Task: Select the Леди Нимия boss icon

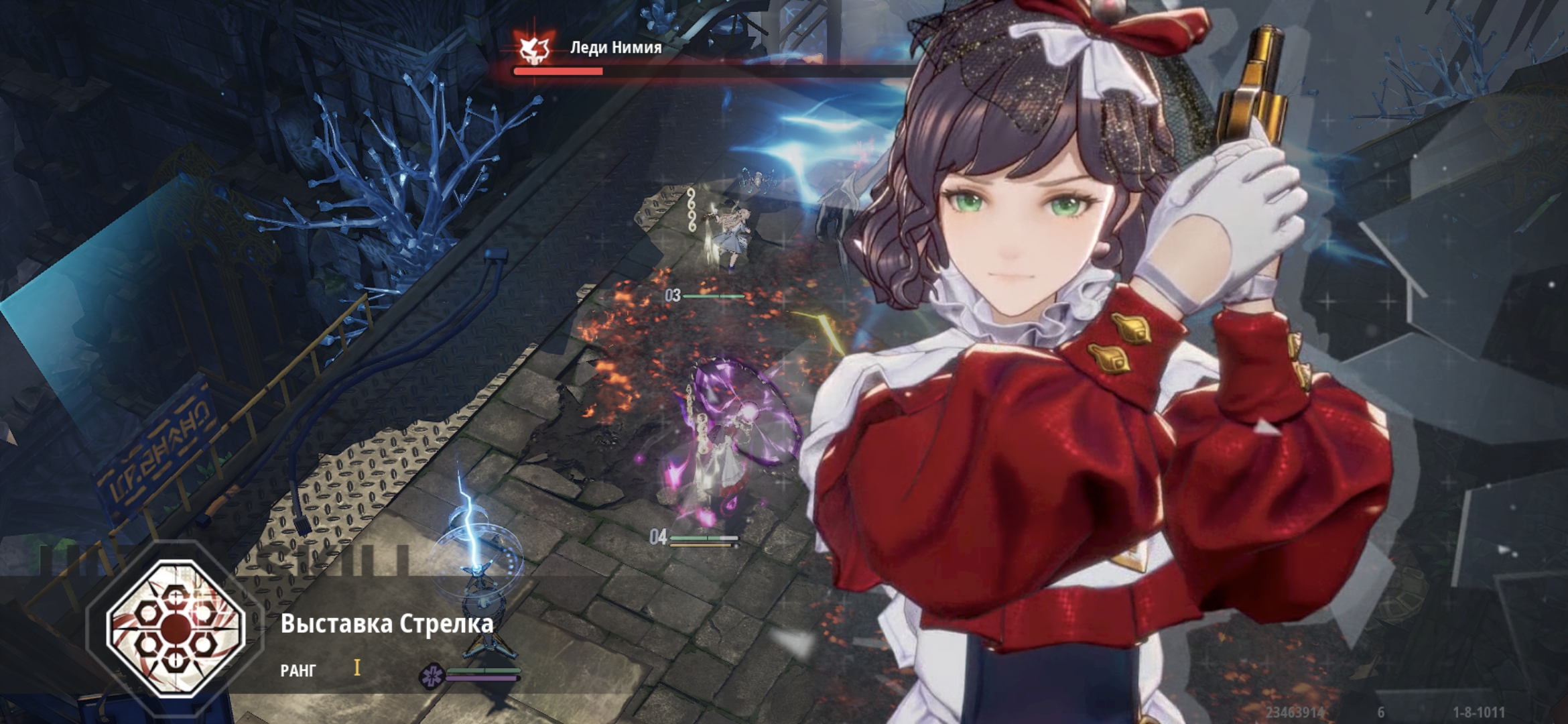Action: pyautogui.click(x=535, y=48)
